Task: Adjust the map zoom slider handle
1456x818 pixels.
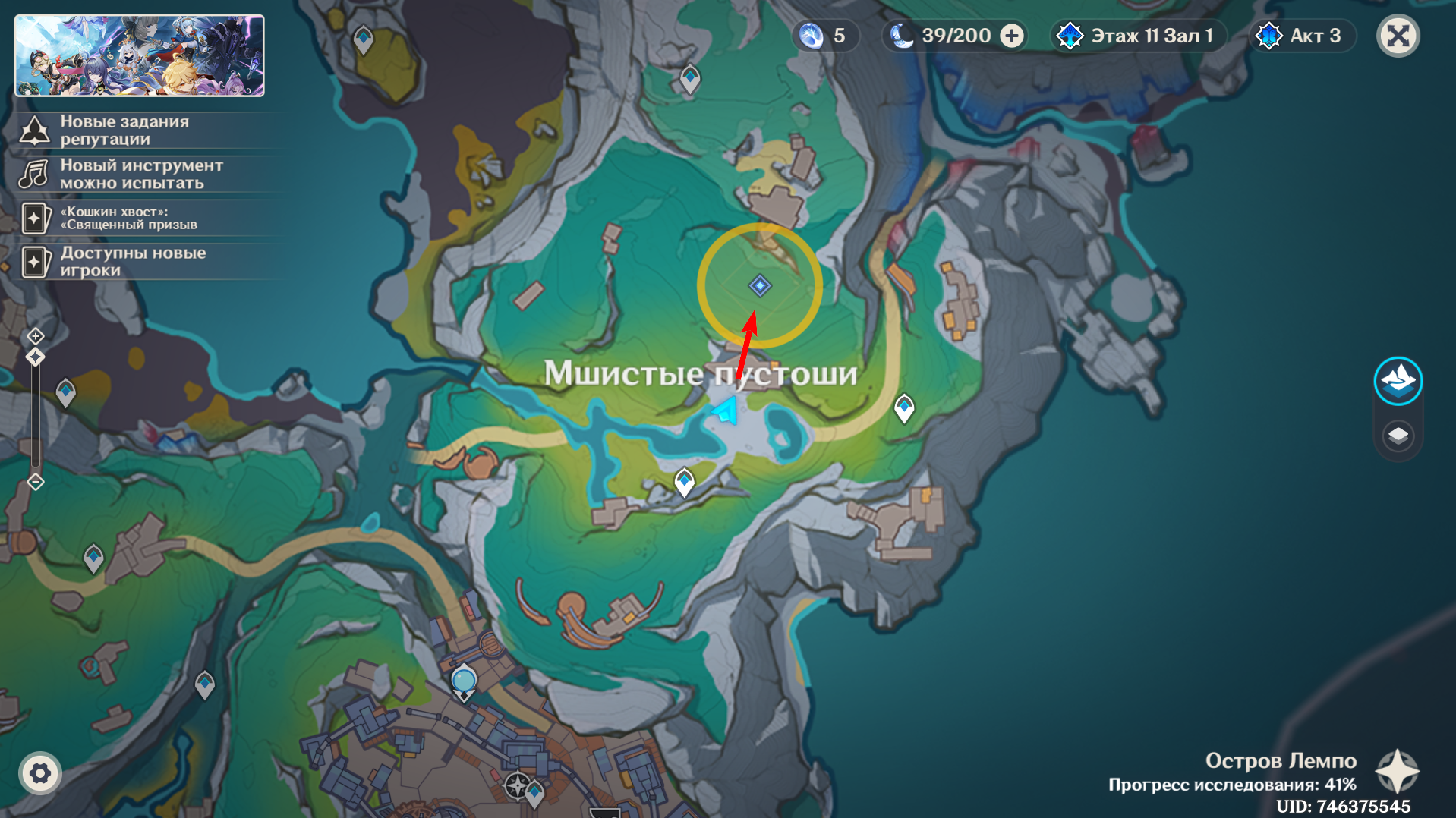Action: coord(36,357)
